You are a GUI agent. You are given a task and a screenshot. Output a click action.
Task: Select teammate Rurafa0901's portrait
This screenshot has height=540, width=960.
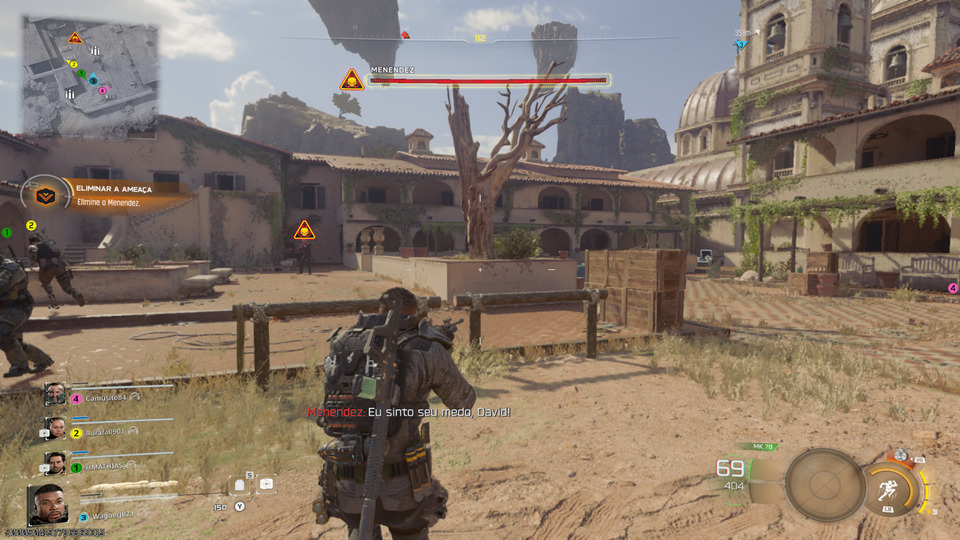[55, 430]
